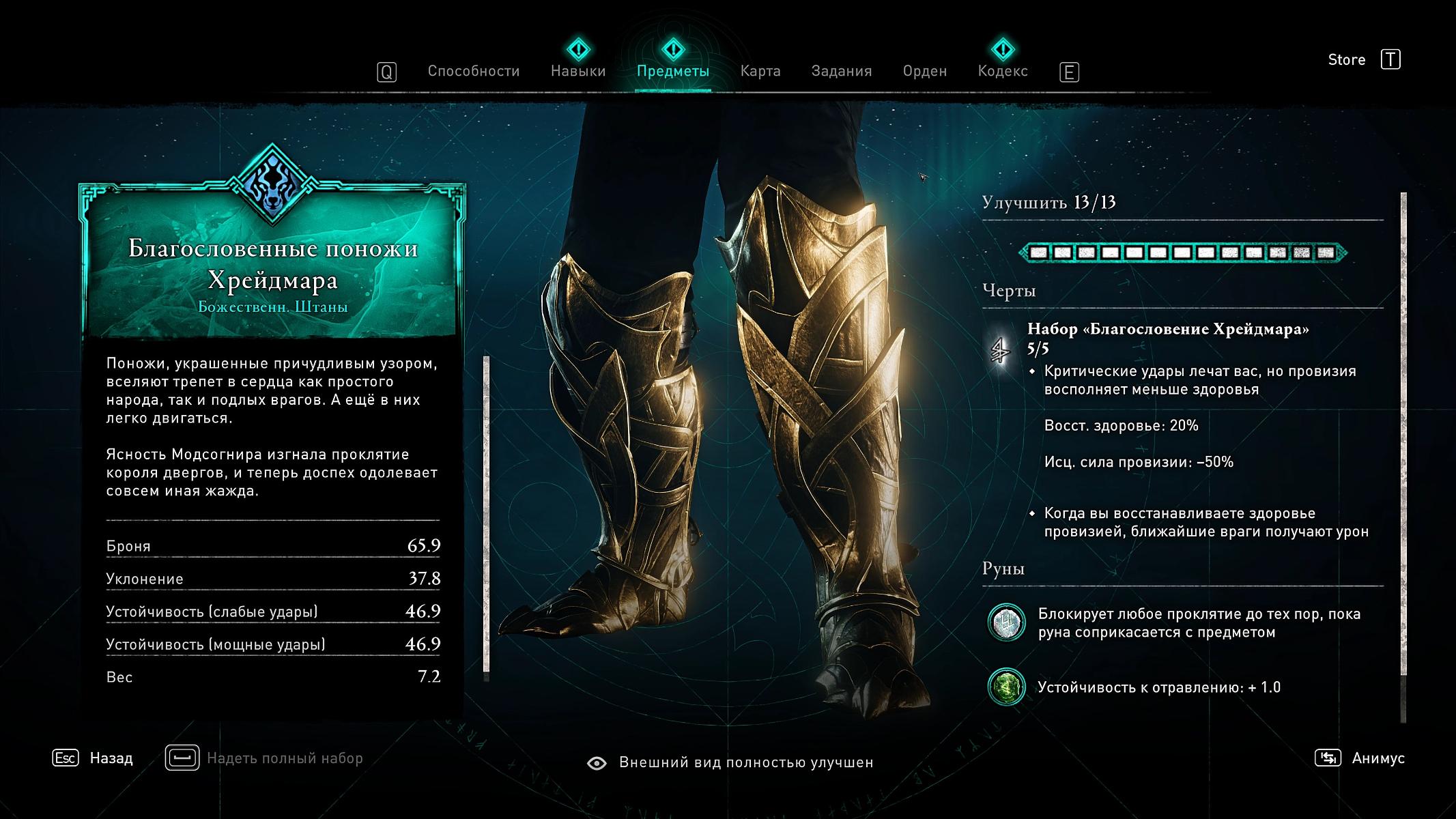Viewport: 1456px width, 819px height.
Task: Show the Орден tab
Action: [924, 72]
